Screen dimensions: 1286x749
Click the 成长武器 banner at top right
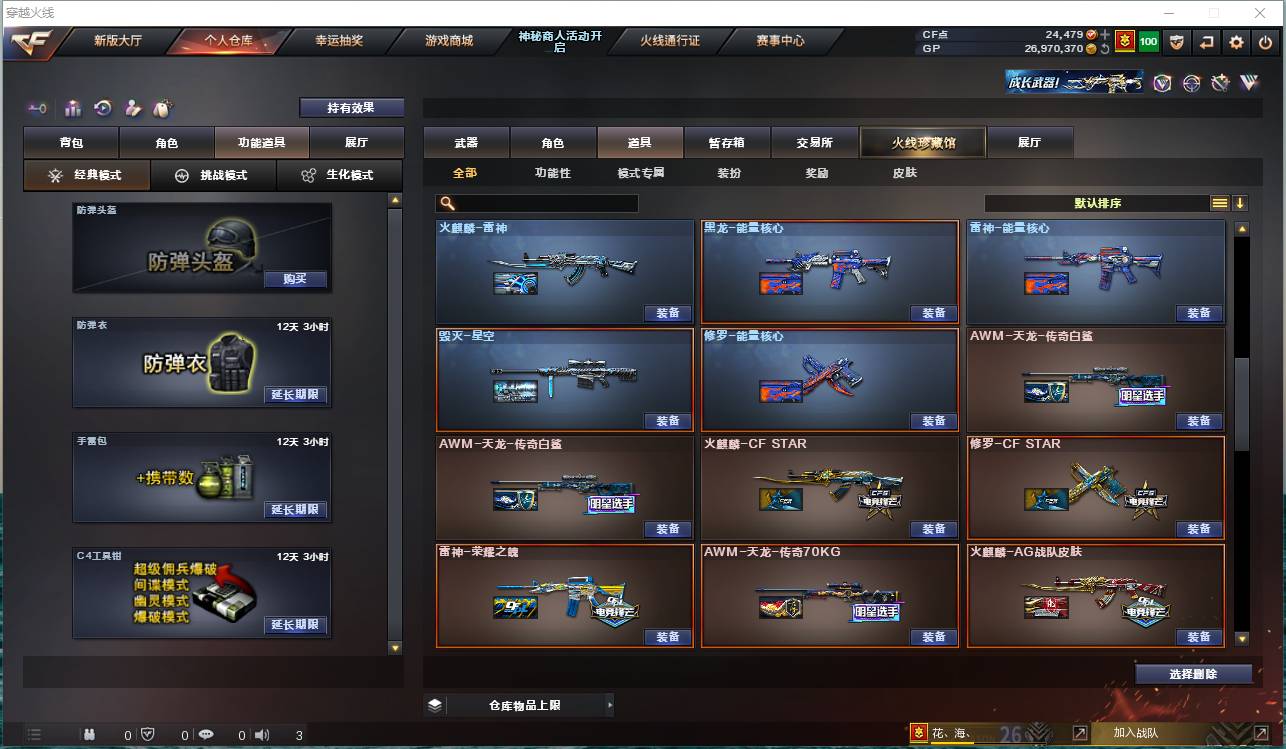pos(1072,81)
